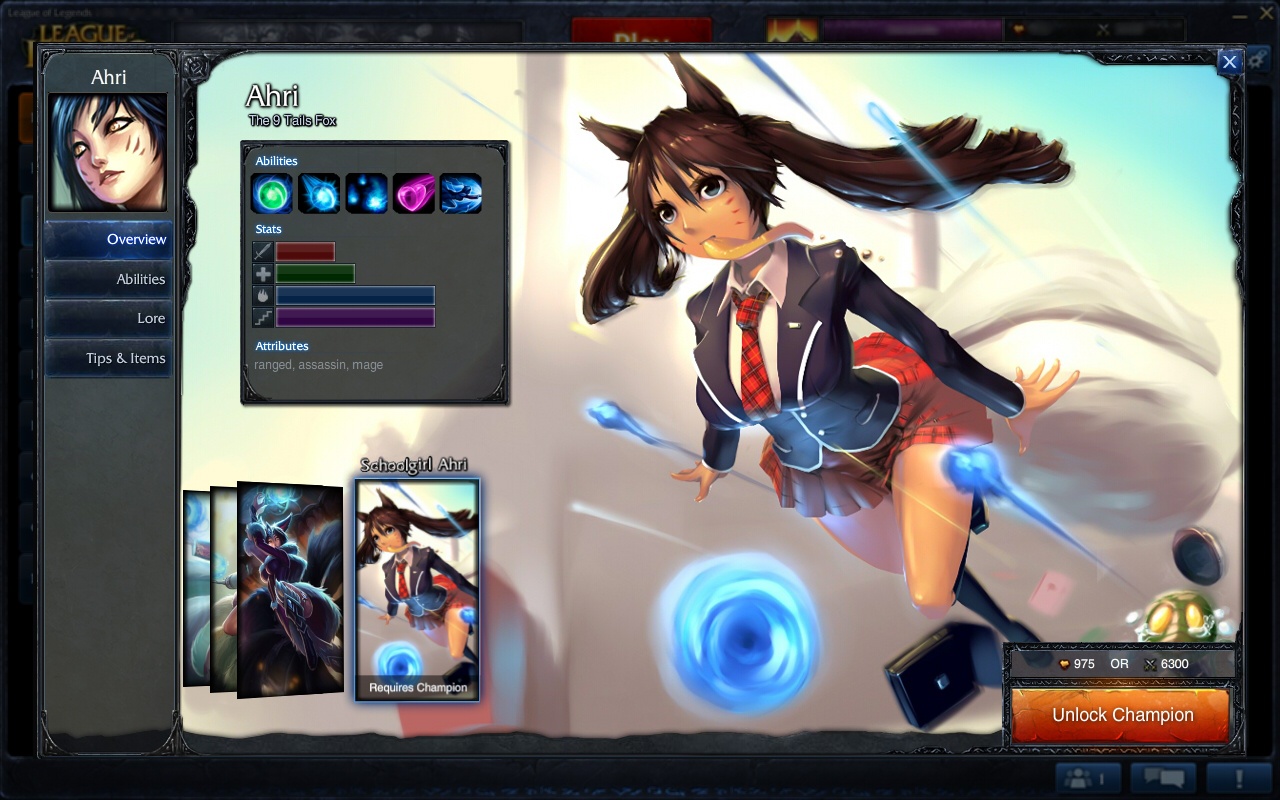This screenshot has height=800, width=1280.
Task: Select the pink heart Charm ability
Action: coord(413,194)
